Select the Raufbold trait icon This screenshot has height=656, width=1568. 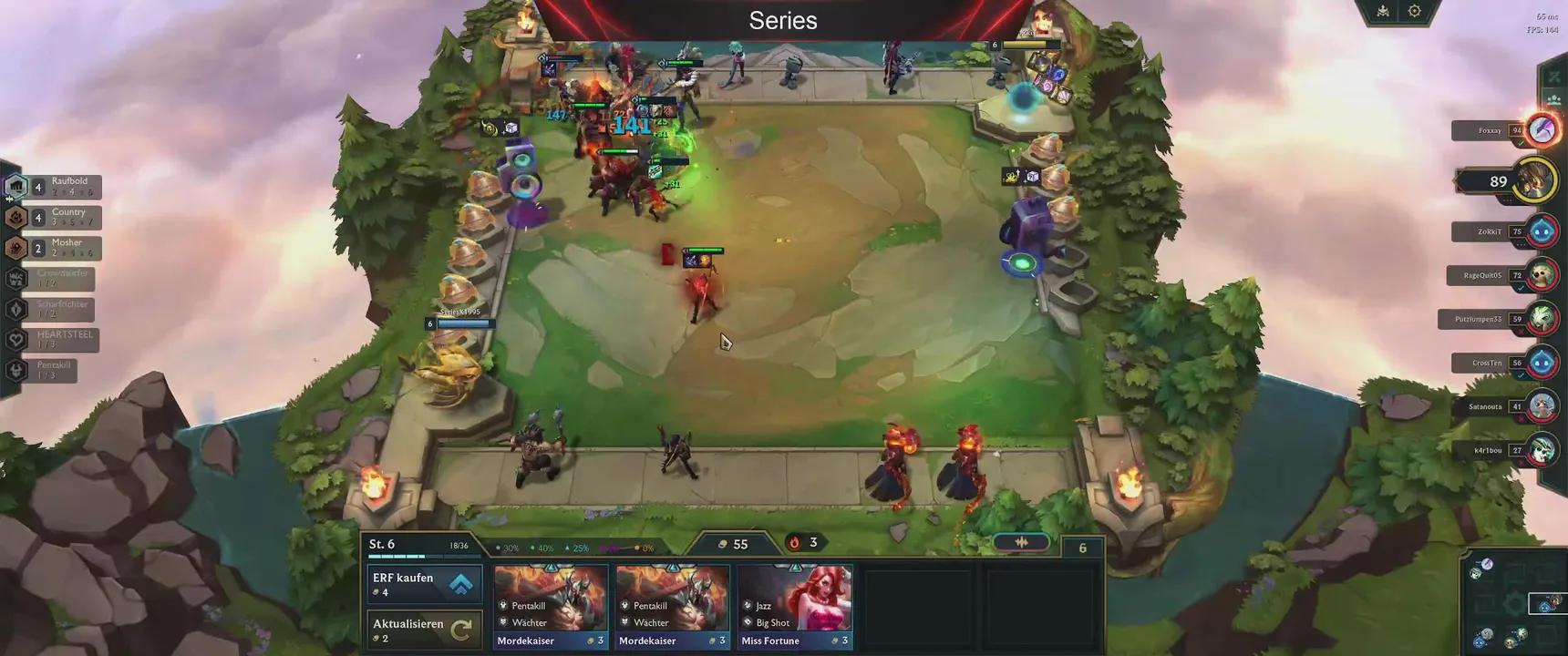tap(16, 184)
